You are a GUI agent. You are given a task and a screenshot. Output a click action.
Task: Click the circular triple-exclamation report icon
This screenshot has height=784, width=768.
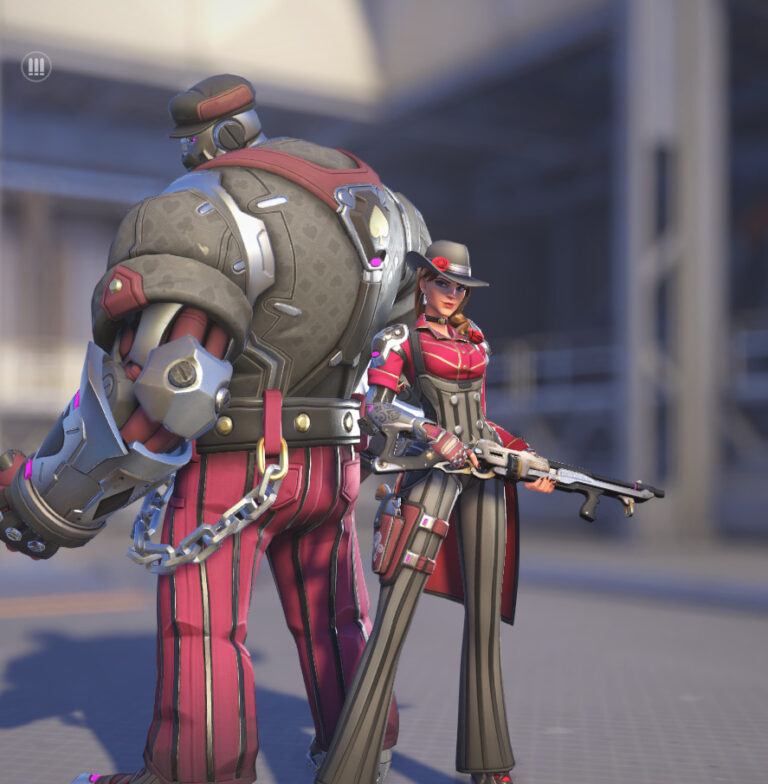tap(36, 67)
